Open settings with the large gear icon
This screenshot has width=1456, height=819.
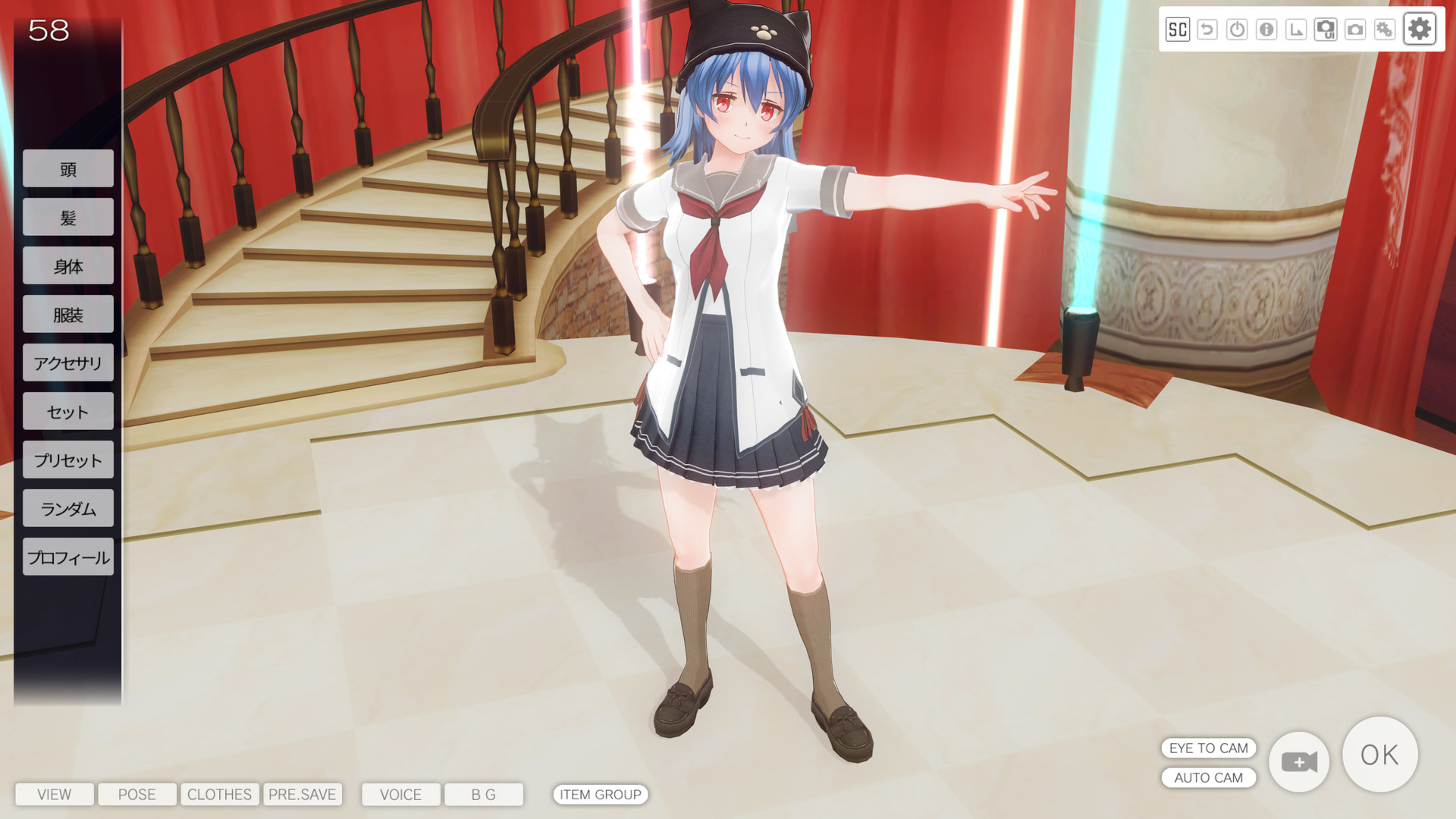[x=1419, y=30]
